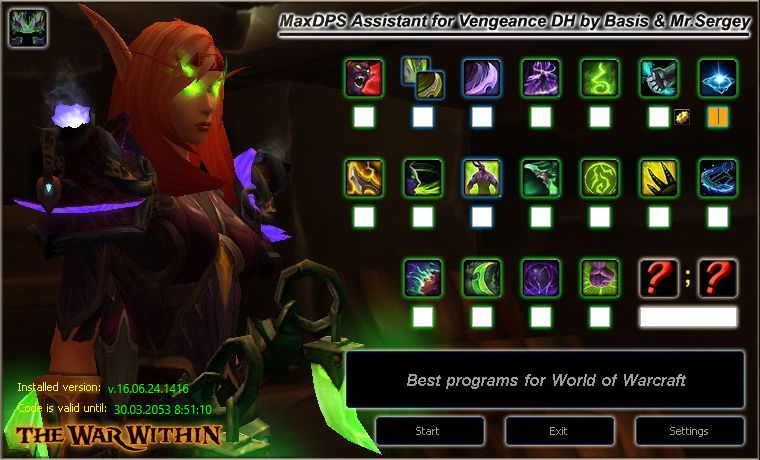Click the glowing blue crystal ability icon
Image resolution: width=760 pixels, height=460 pixels.
pos(718,77)
